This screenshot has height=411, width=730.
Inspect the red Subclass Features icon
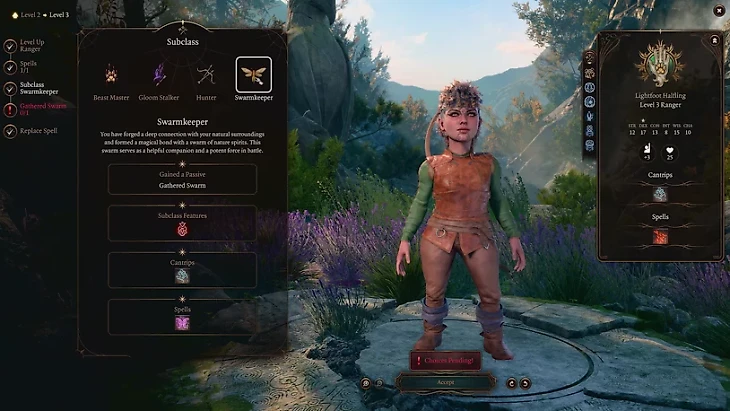pyautogui.click(x=182, y=229)
